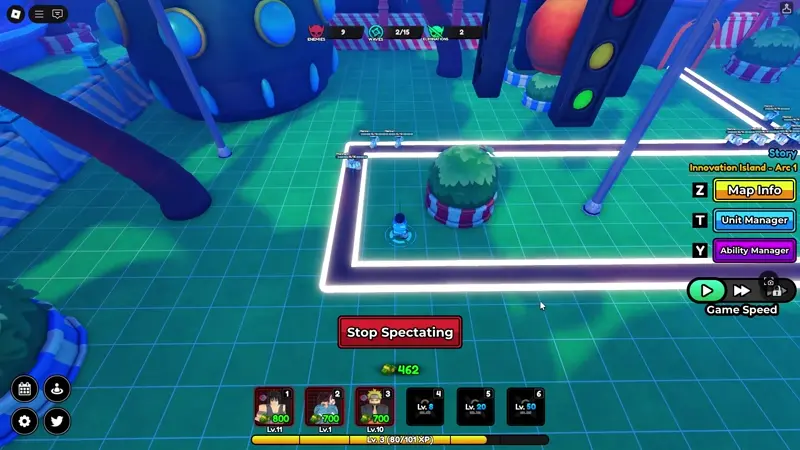Switch game speed to fast-forward
Viewport: 800px width, 450px height.
point(742,290)
